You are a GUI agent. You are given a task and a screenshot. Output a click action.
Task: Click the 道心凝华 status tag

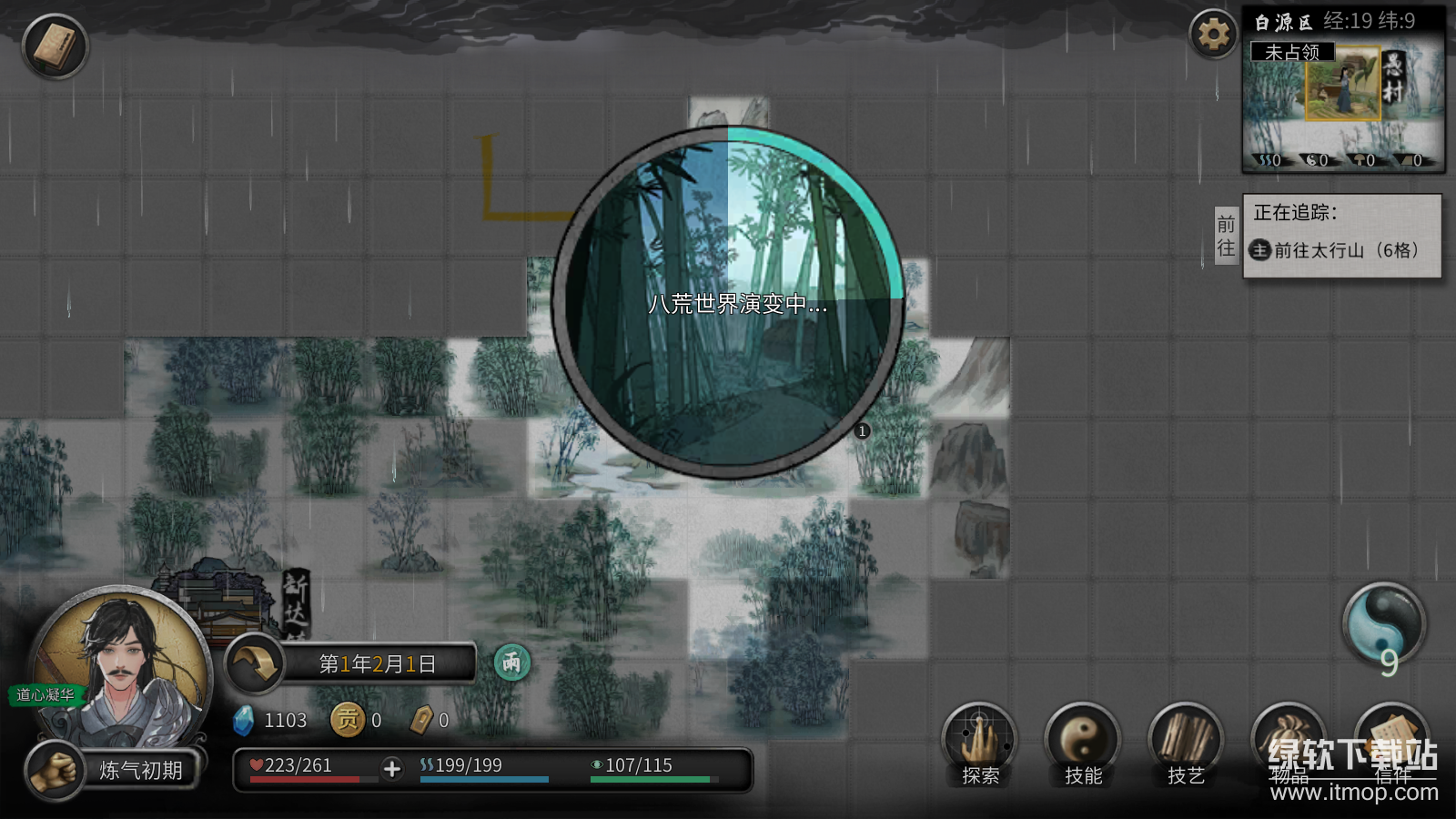(45, 695)
